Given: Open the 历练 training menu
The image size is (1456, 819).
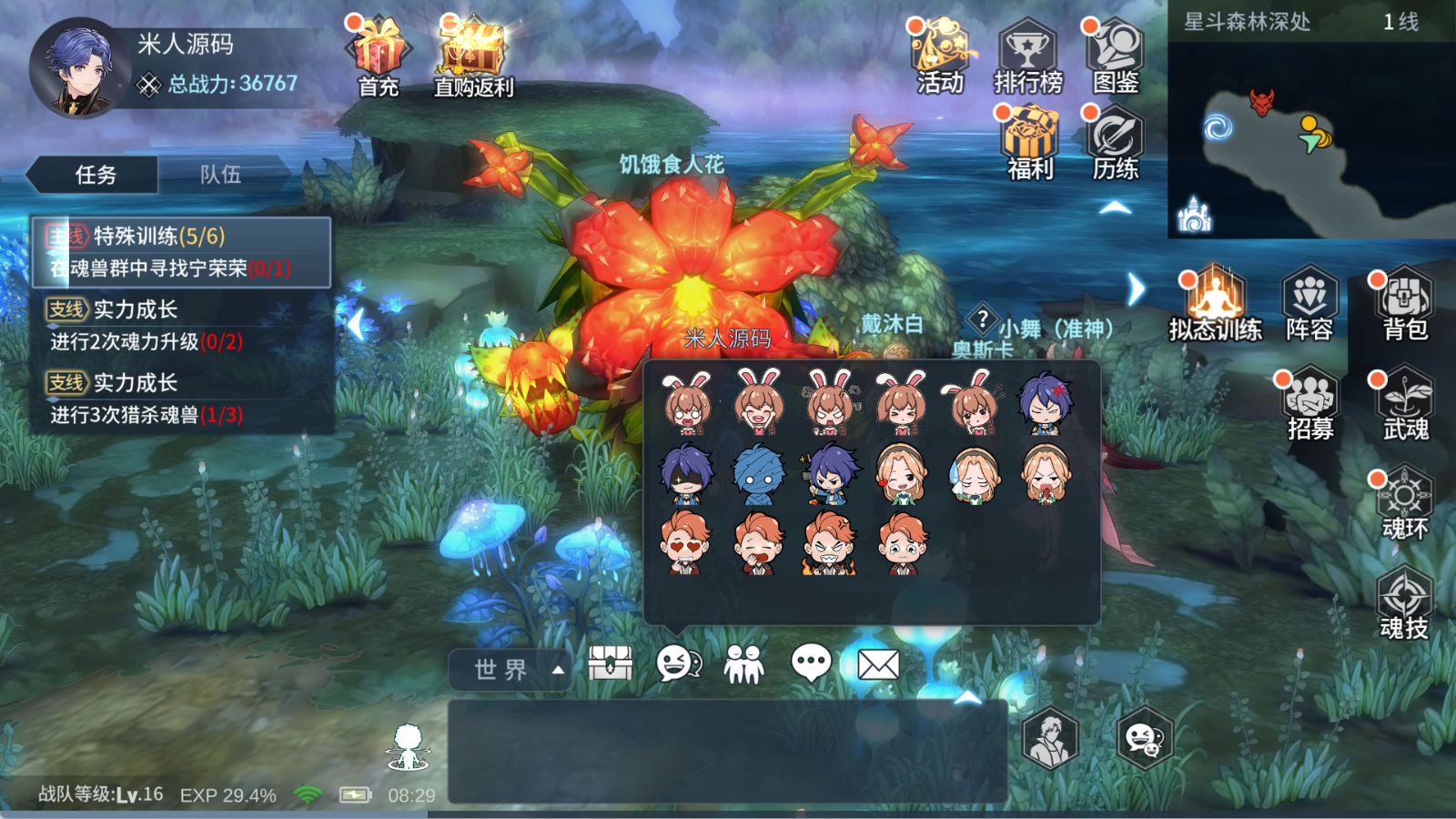Looking at the screenshot, I should point(1115,141).
